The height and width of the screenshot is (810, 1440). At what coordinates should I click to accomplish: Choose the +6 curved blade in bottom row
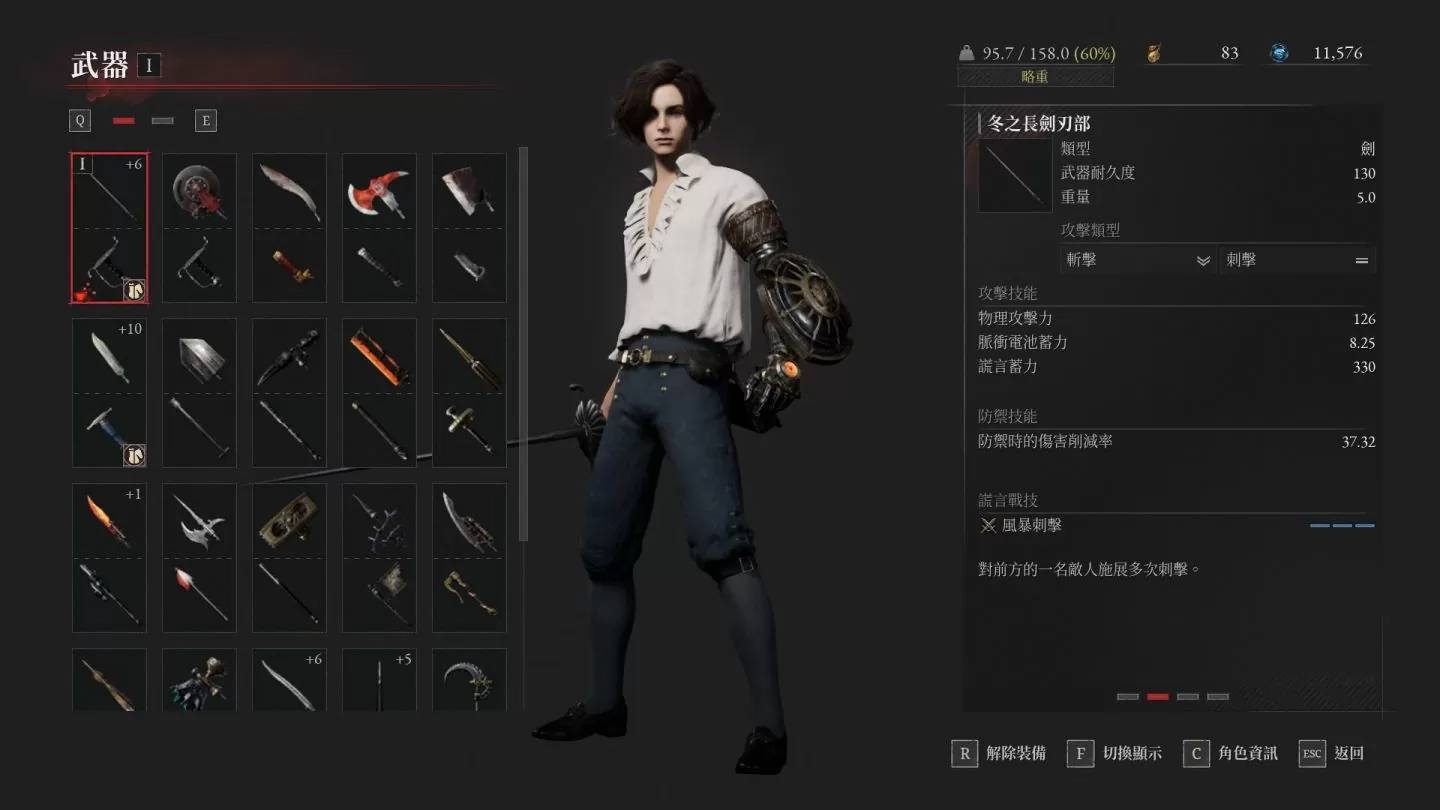pyautogui.click(x=289, y=680)
